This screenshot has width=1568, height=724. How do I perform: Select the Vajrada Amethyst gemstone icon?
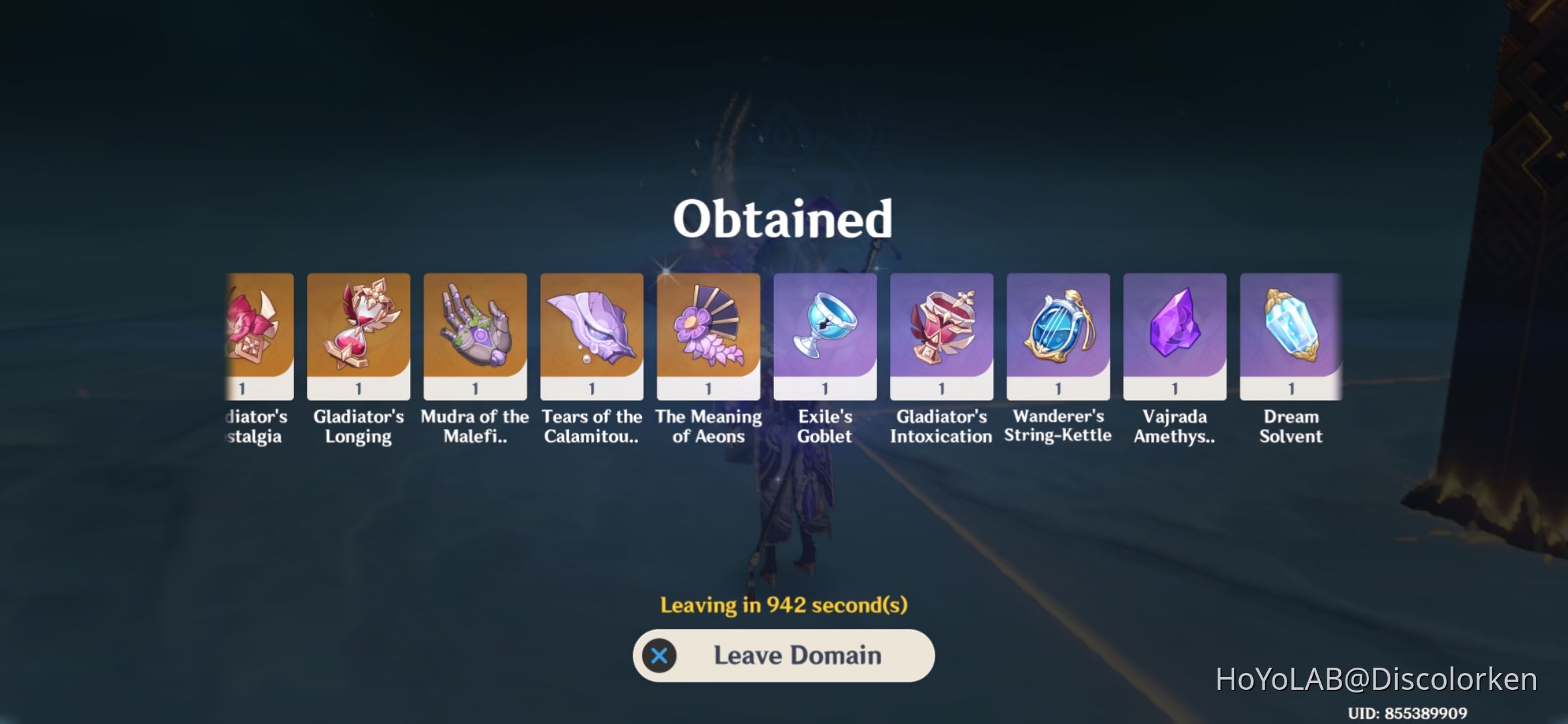click(1174, 328)
